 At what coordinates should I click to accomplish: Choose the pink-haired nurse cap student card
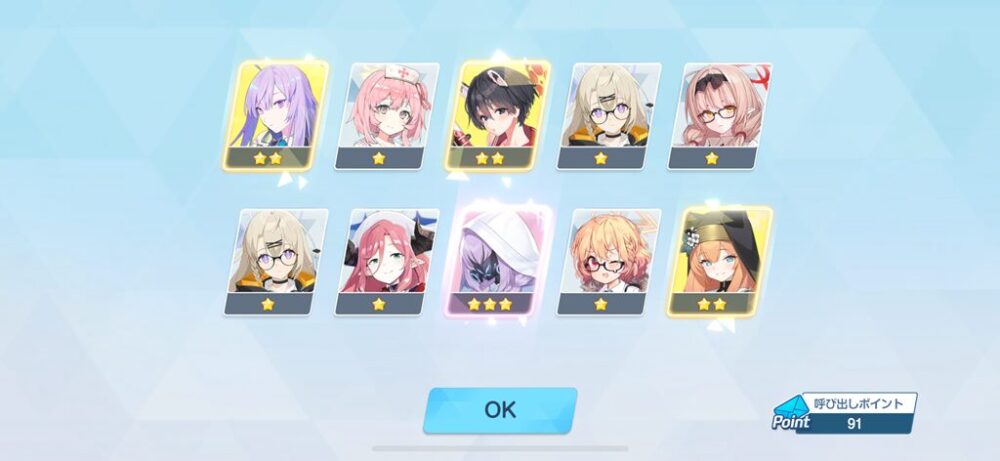coord(387,115)
